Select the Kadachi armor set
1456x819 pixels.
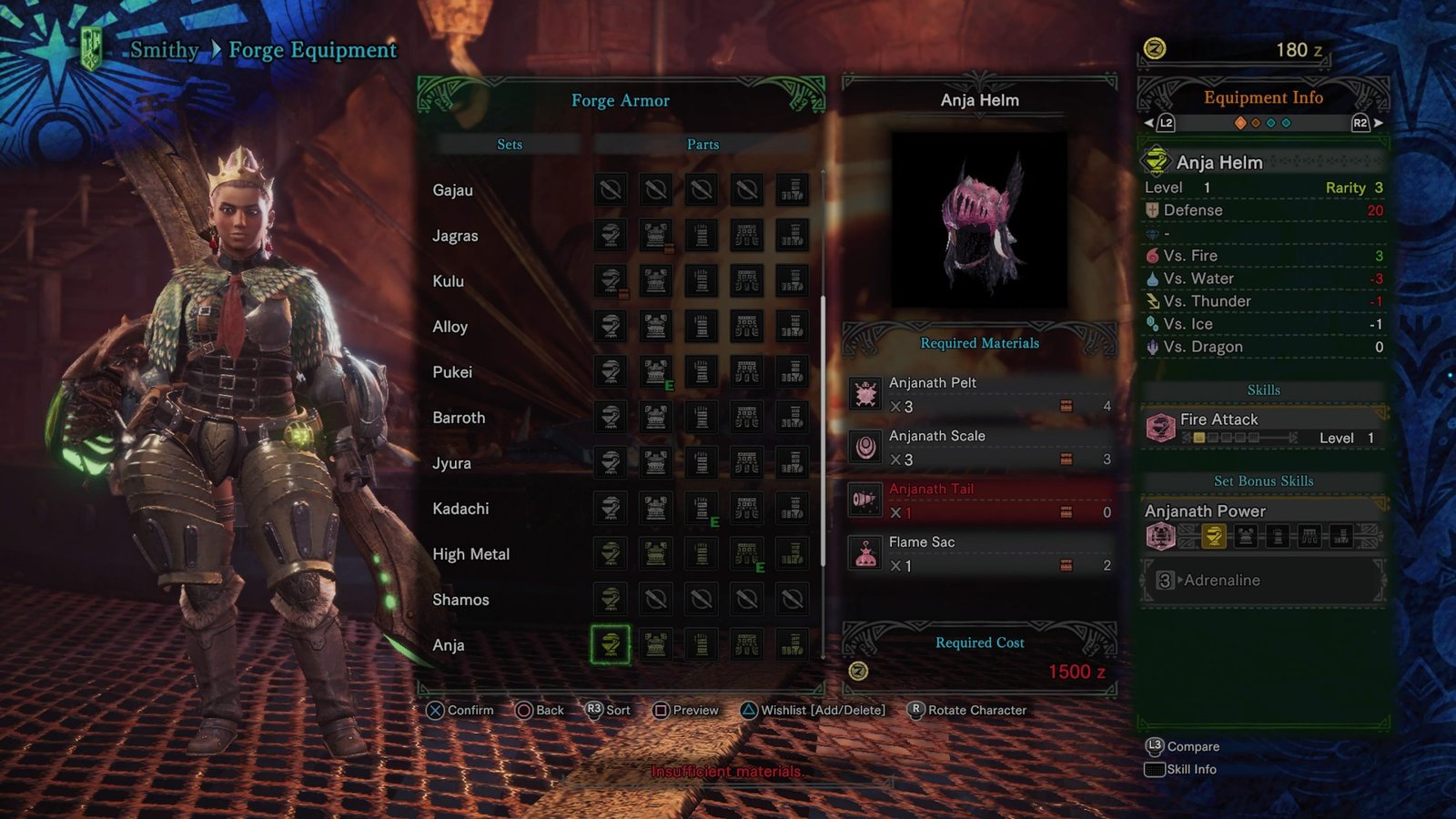(460, 509)
